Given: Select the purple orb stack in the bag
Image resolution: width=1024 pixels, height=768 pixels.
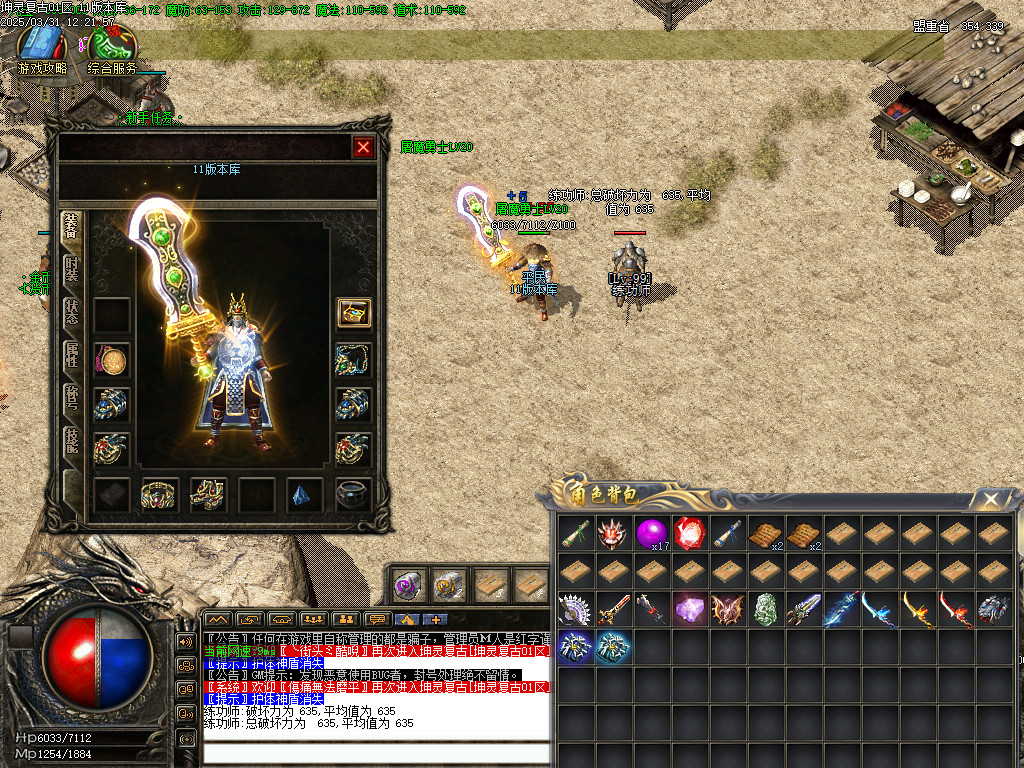Looking at the screenshot, I should click(x=652, y=532).
